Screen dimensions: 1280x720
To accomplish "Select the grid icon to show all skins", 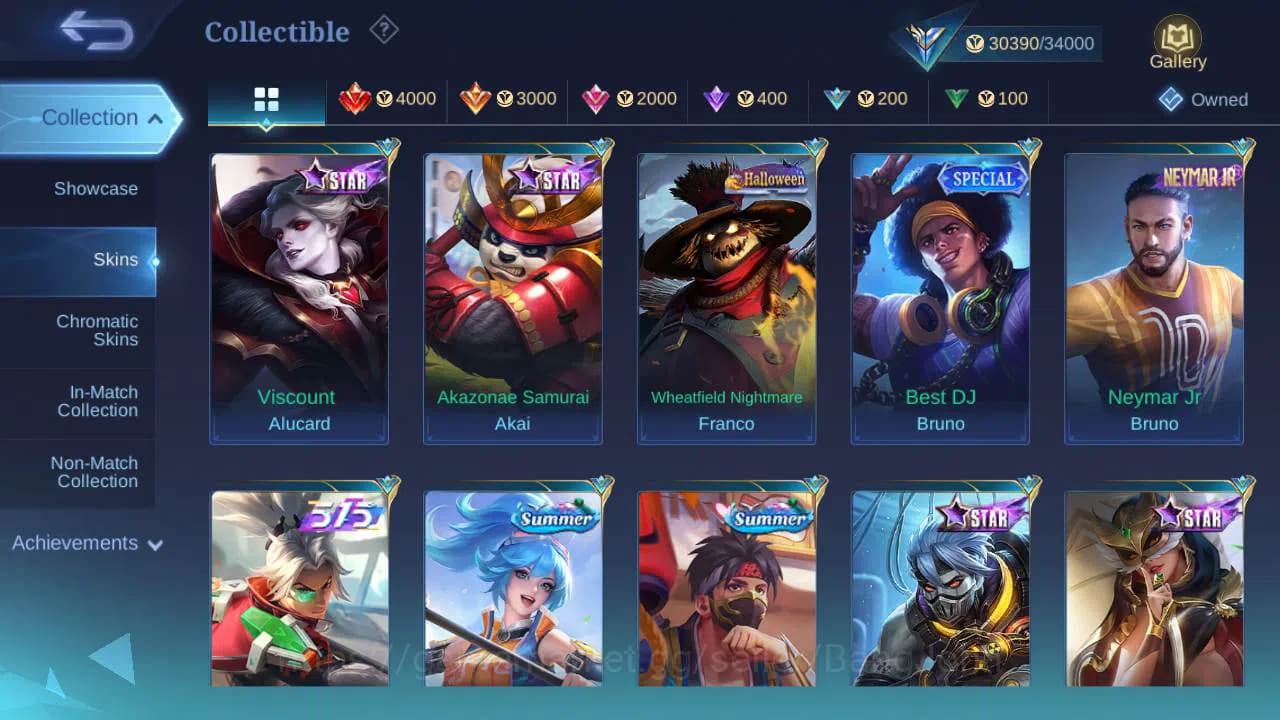I will [x=265, y=98].
